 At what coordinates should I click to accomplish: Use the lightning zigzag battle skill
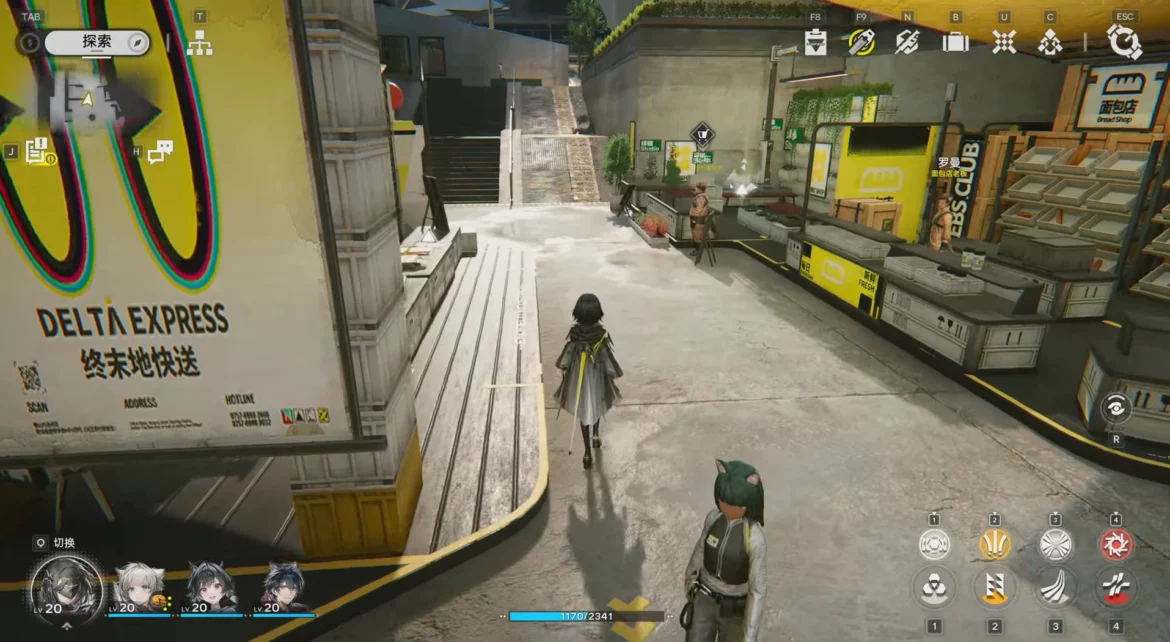click(x=994, y=587)
